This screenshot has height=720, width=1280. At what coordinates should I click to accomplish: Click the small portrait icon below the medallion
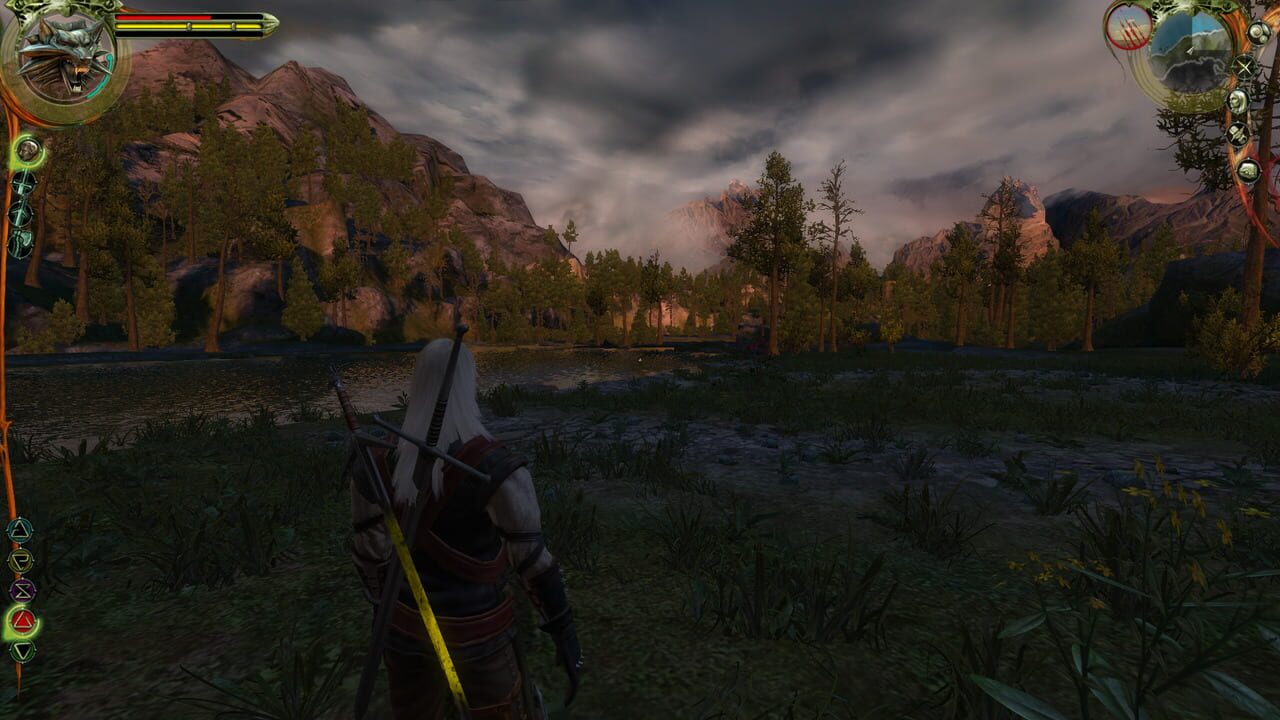click(x=27, y=150)
